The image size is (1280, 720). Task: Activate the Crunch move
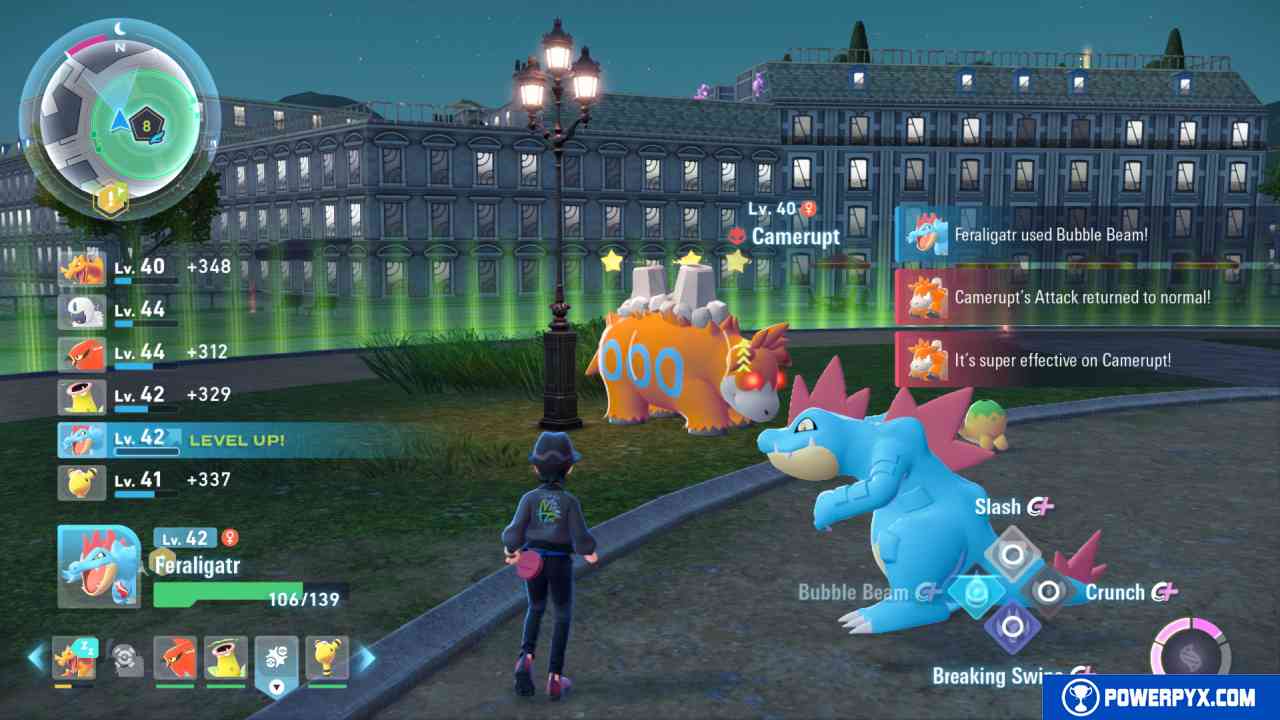point(1048,592)
